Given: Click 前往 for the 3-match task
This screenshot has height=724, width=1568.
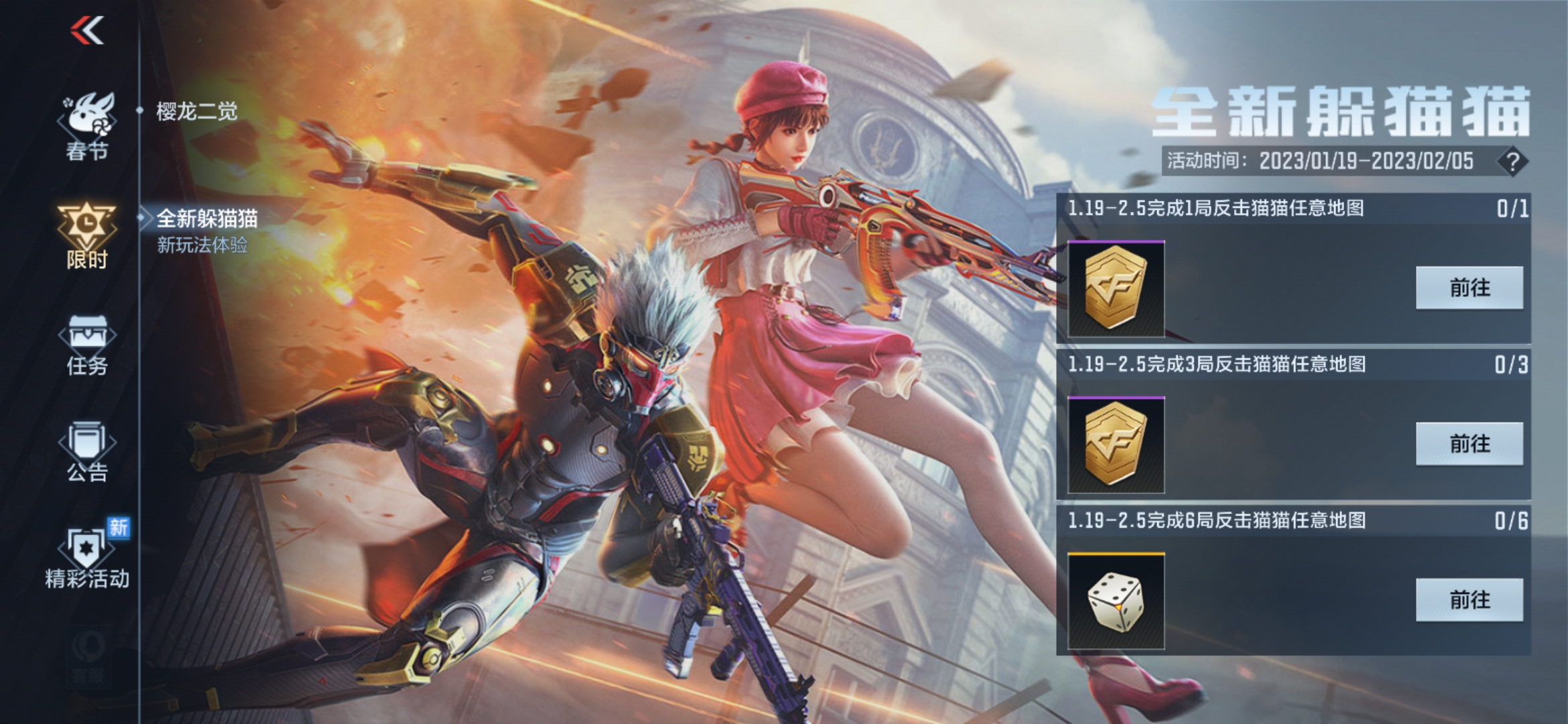Looking at the screenshot, I should (x=1469, y=444).
